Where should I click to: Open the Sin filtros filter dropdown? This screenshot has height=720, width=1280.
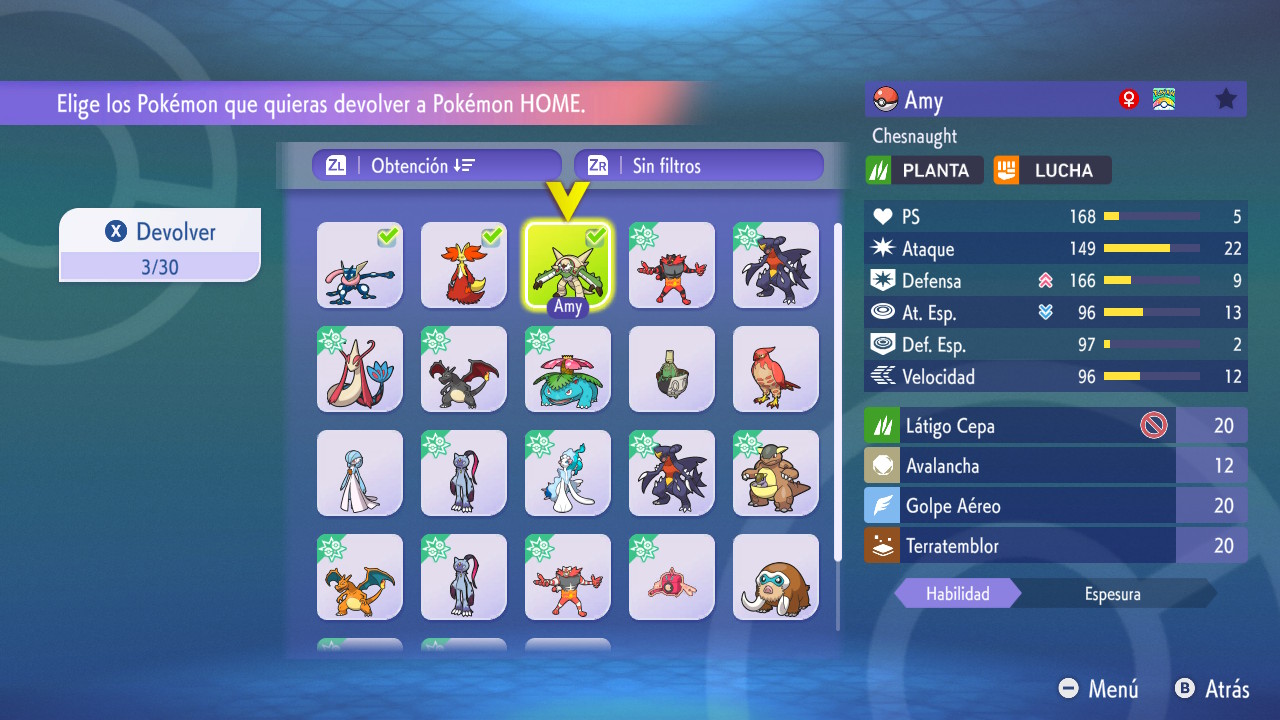click(x=698, y=164)
